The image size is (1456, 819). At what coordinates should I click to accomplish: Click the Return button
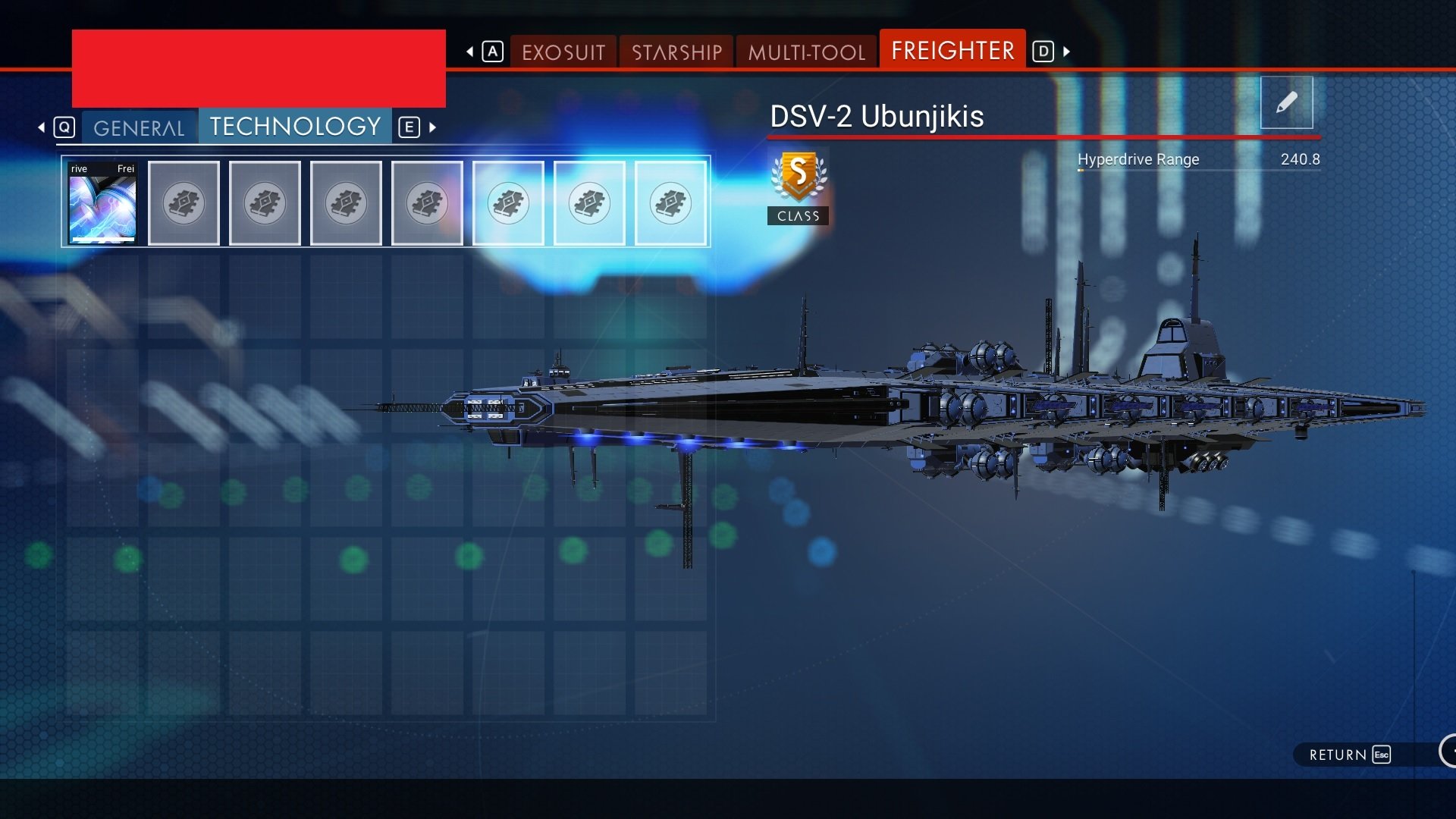[1350, 755]
